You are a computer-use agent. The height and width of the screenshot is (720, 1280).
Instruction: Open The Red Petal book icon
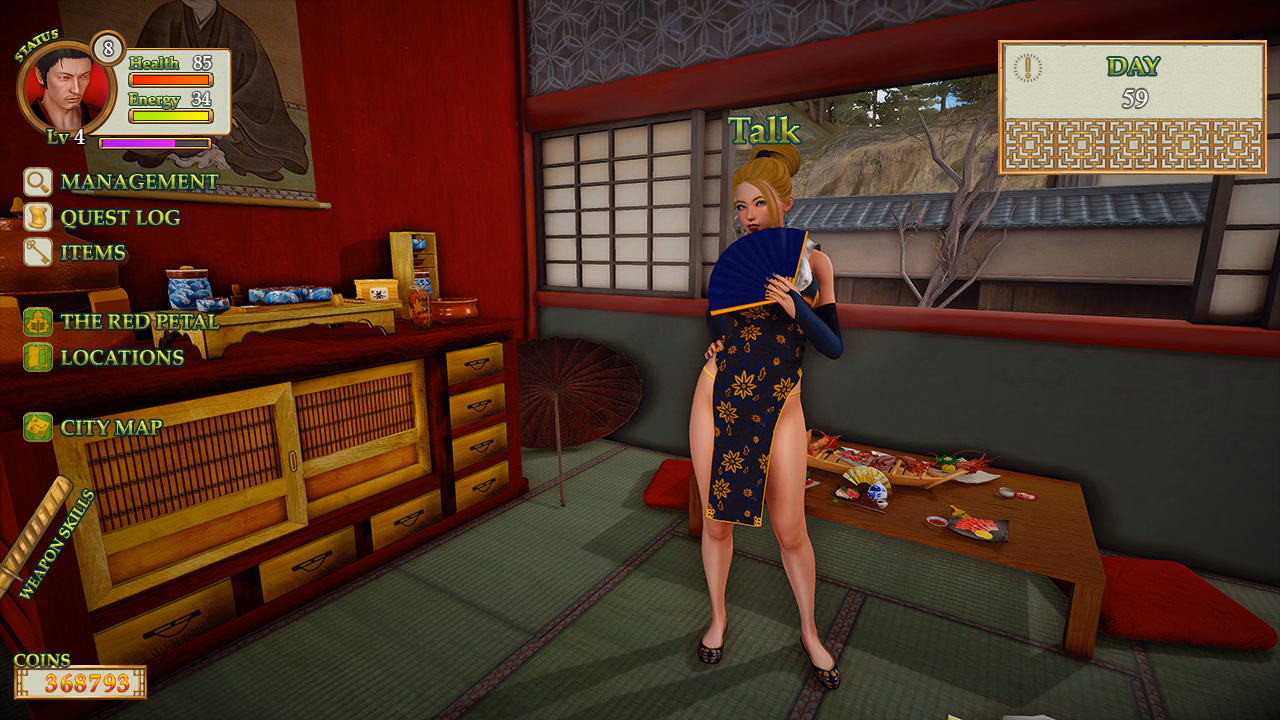pyautogui.click(x=37, y=322)
